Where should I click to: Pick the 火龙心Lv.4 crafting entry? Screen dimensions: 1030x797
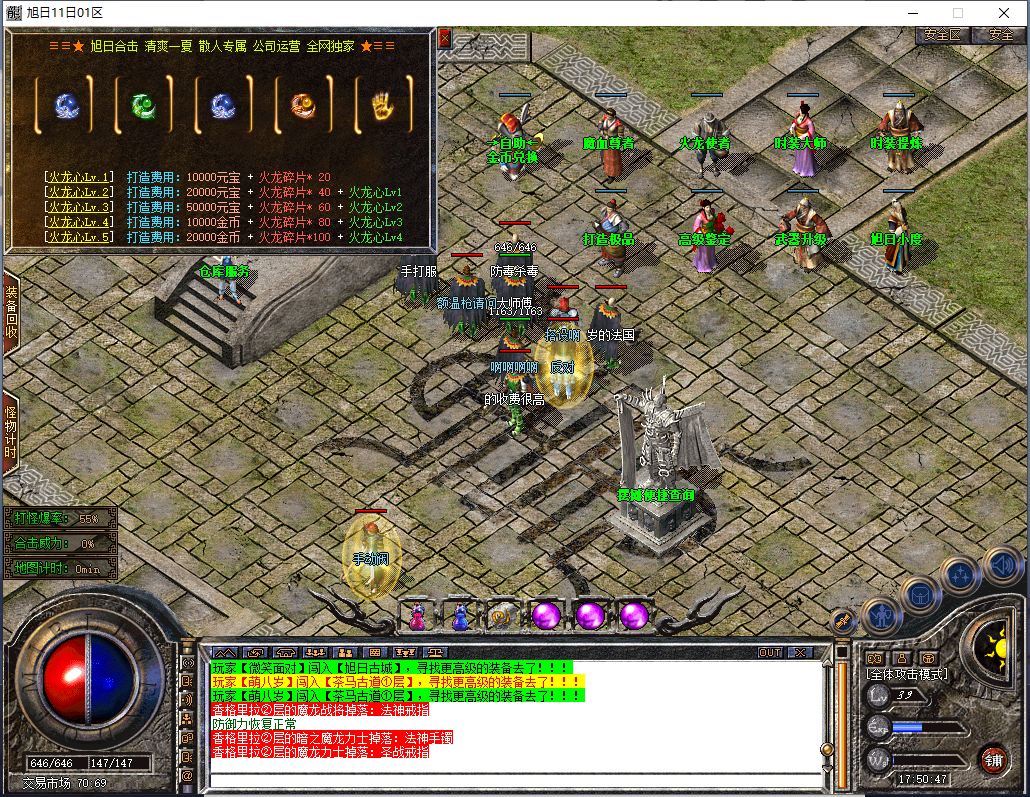coord(79,222)
